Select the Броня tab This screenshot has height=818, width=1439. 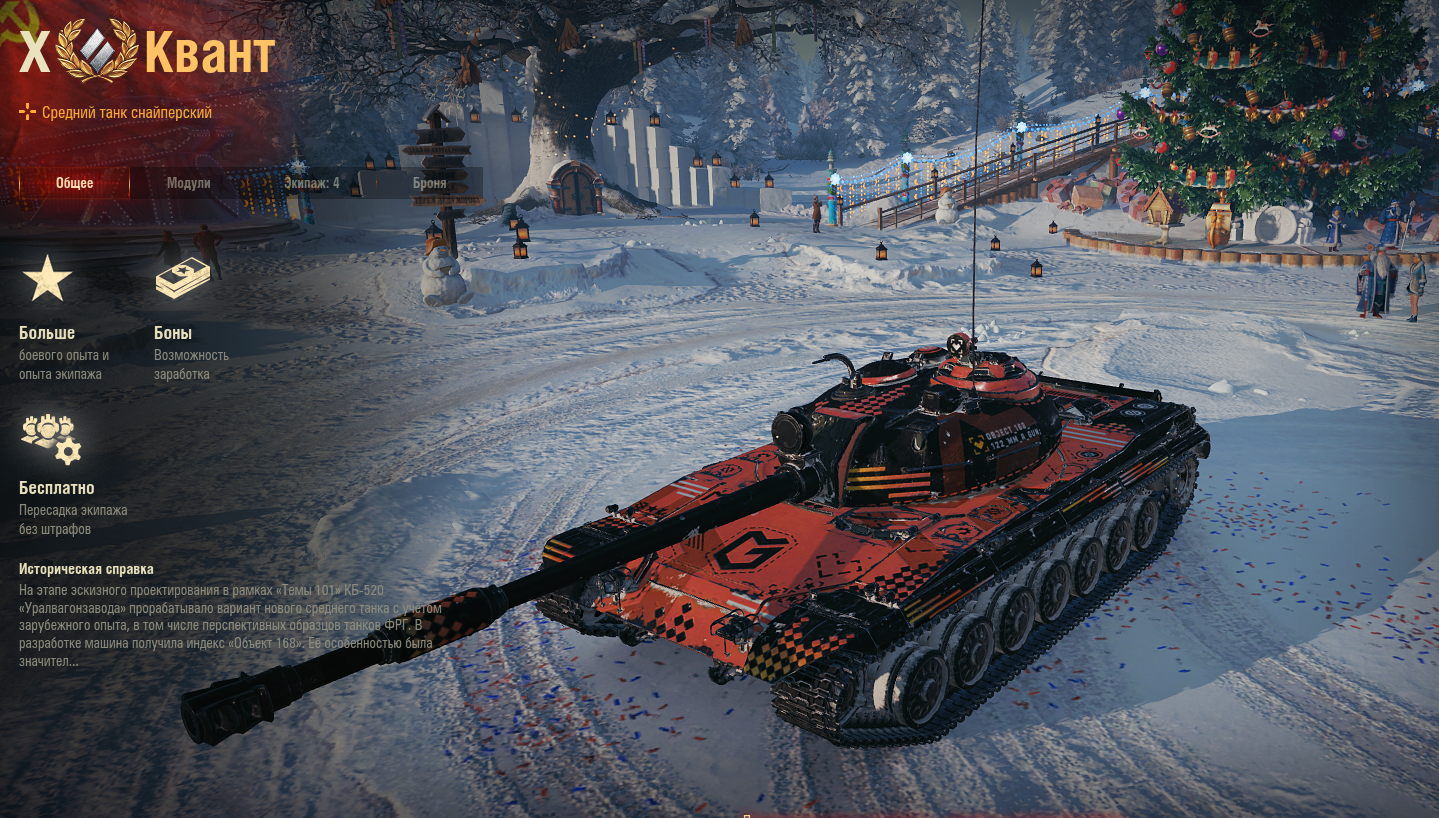coord(430,183)
